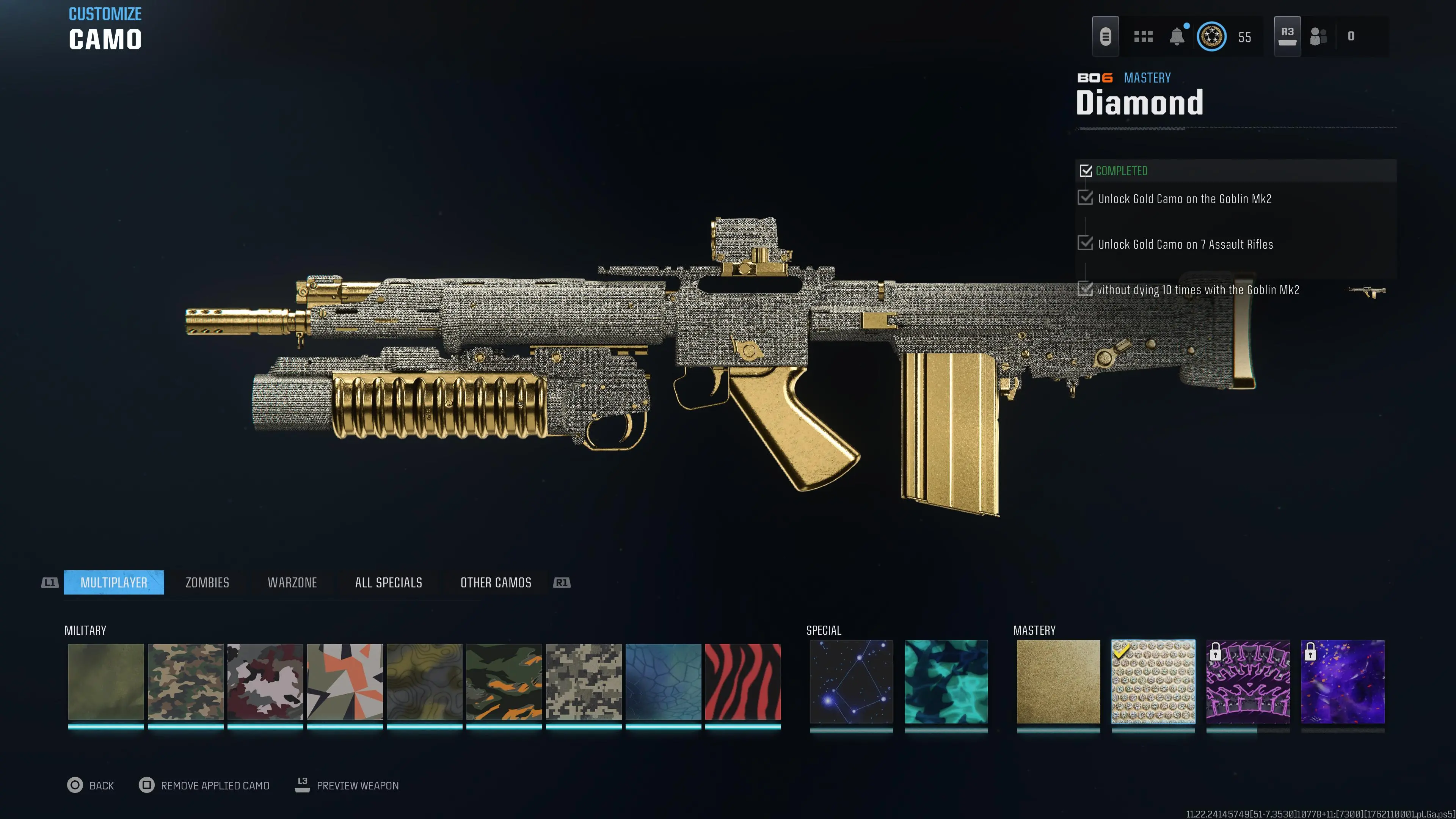Select the Gold mastery camo
Screen dimensions: 1456x819
click(x=1058, y=681)
